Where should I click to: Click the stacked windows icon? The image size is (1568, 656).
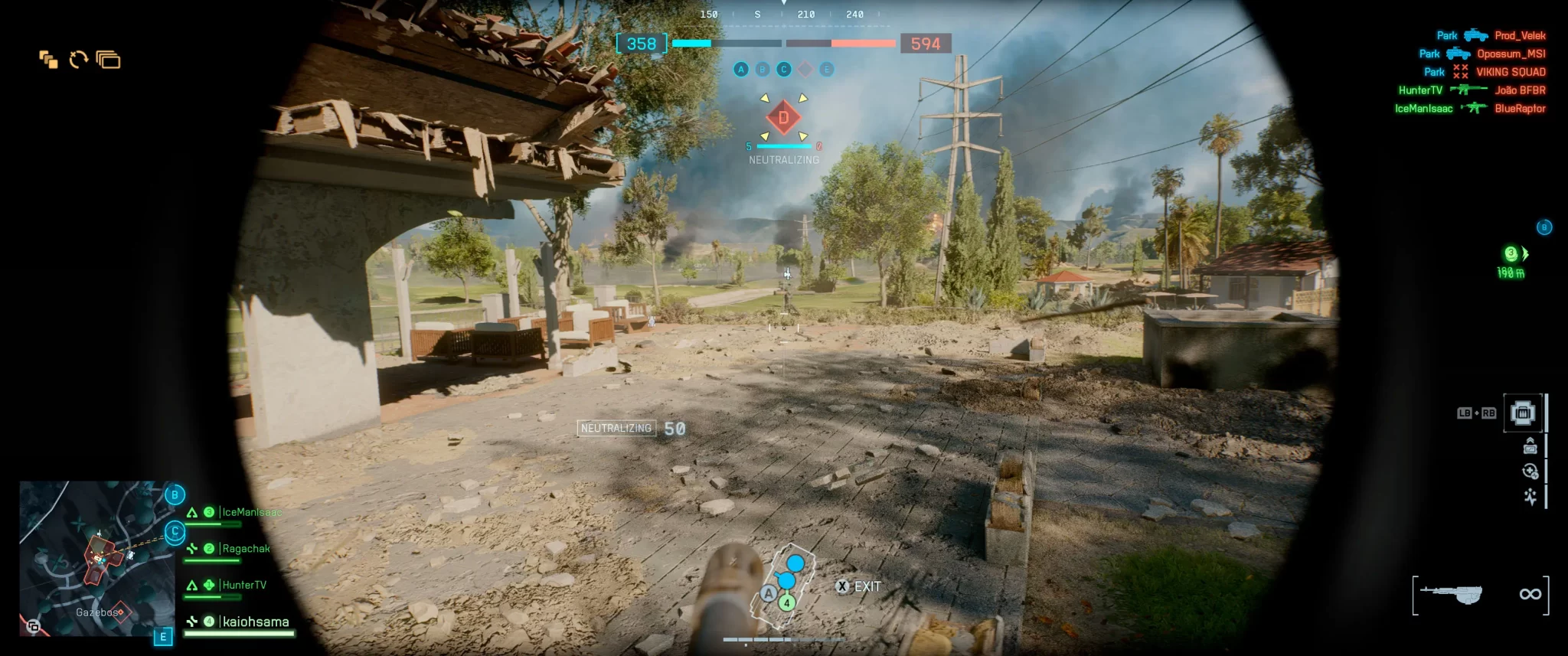[x=109, y=60]
